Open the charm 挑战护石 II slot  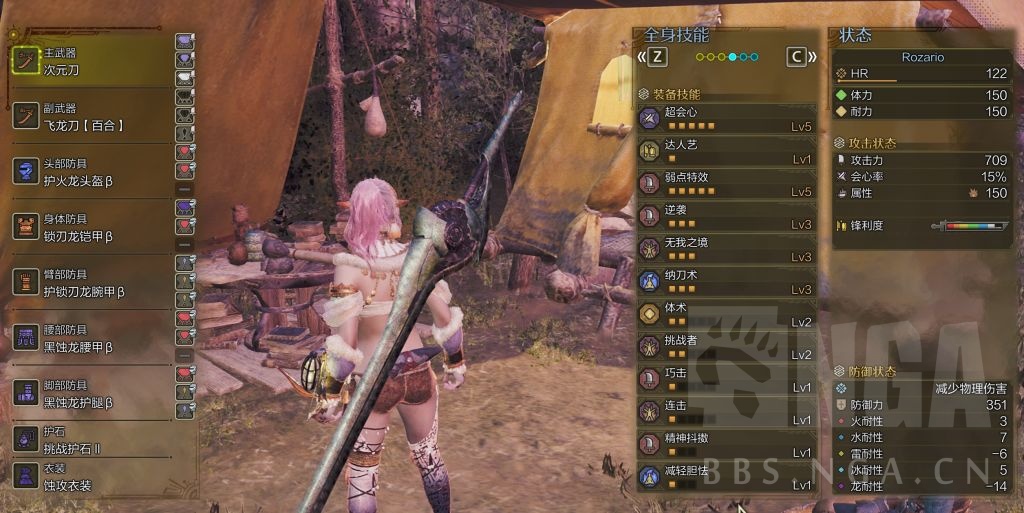point(90,439)
